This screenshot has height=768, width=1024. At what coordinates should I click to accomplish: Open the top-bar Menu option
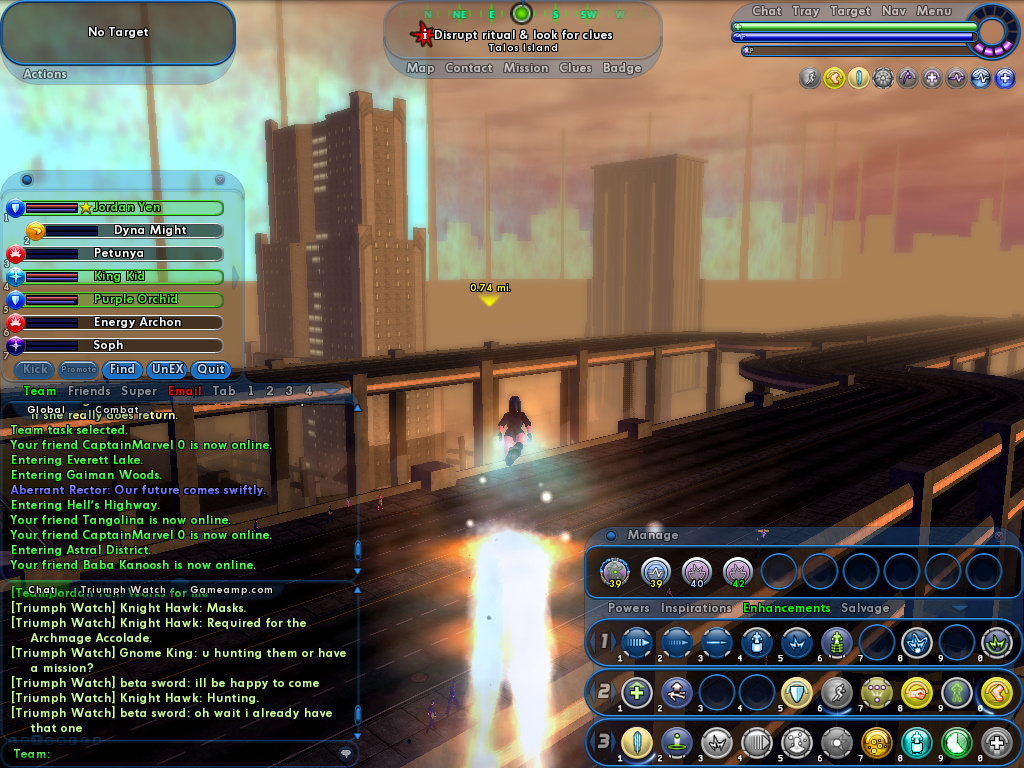(x=933, y=11)
